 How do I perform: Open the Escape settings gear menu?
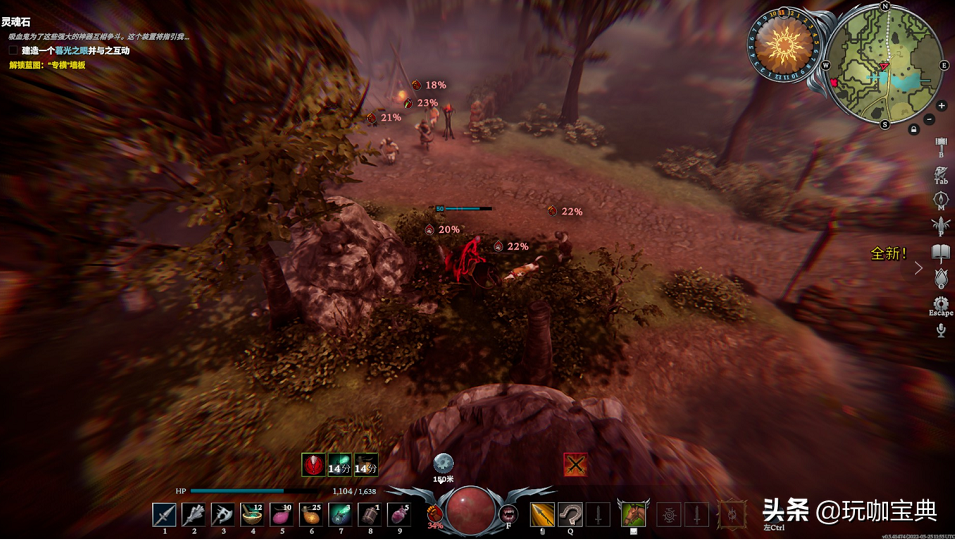[941, 302]
